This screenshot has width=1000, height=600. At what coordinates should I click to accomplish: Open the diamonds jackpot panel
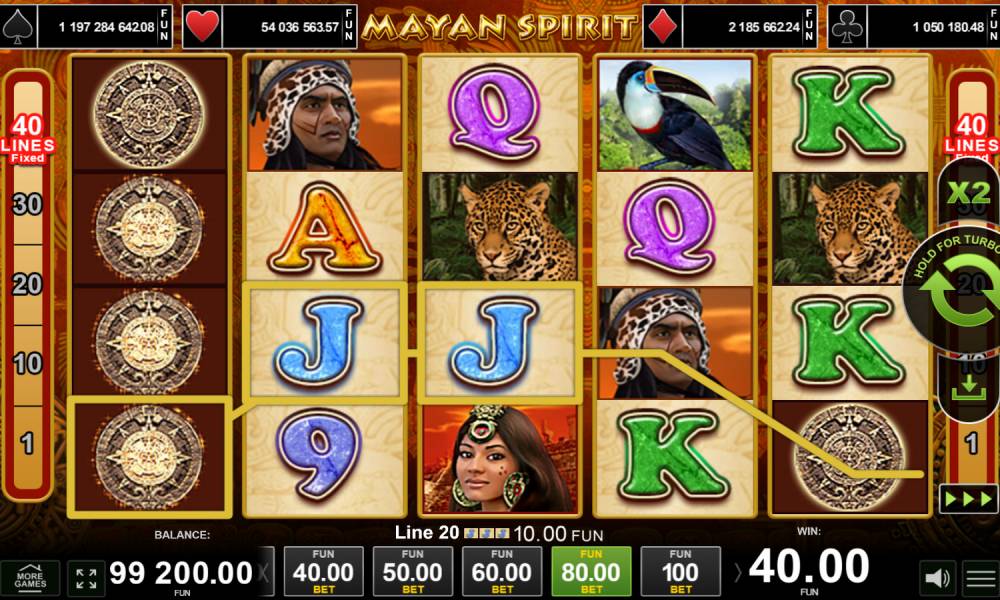(x=734, y=27)
